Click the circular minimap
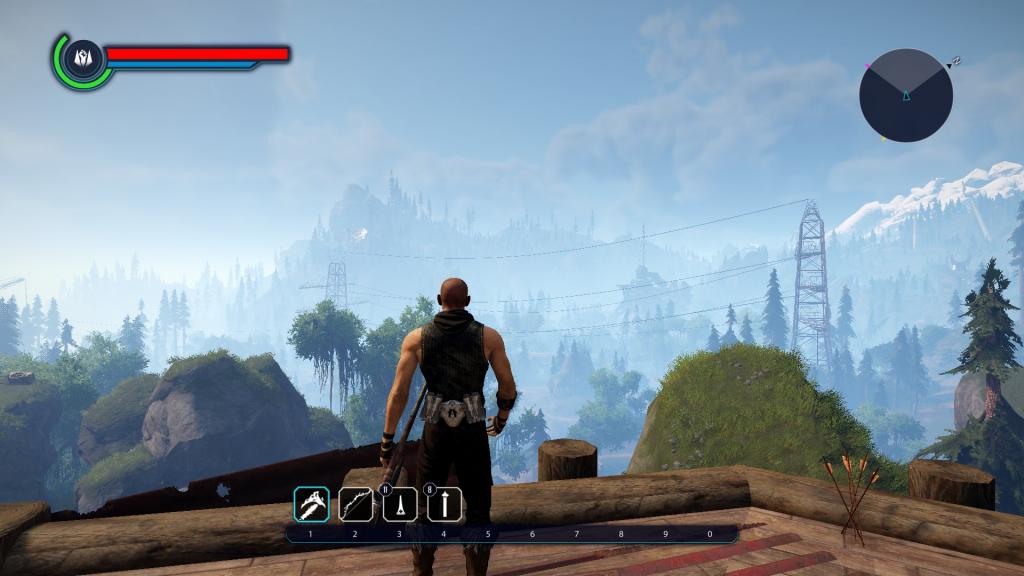This screenshot has width=1024, height=576. coord(906,95)
